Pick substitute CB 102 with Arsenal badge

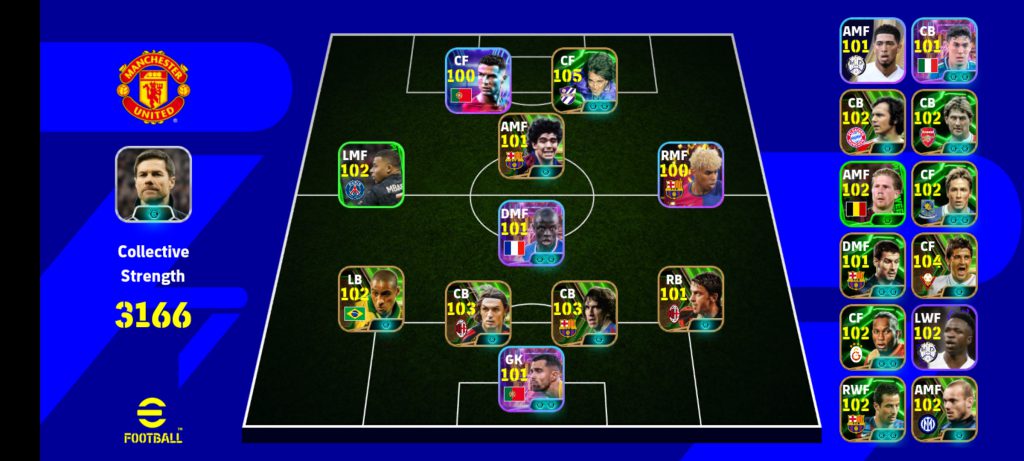944,122
